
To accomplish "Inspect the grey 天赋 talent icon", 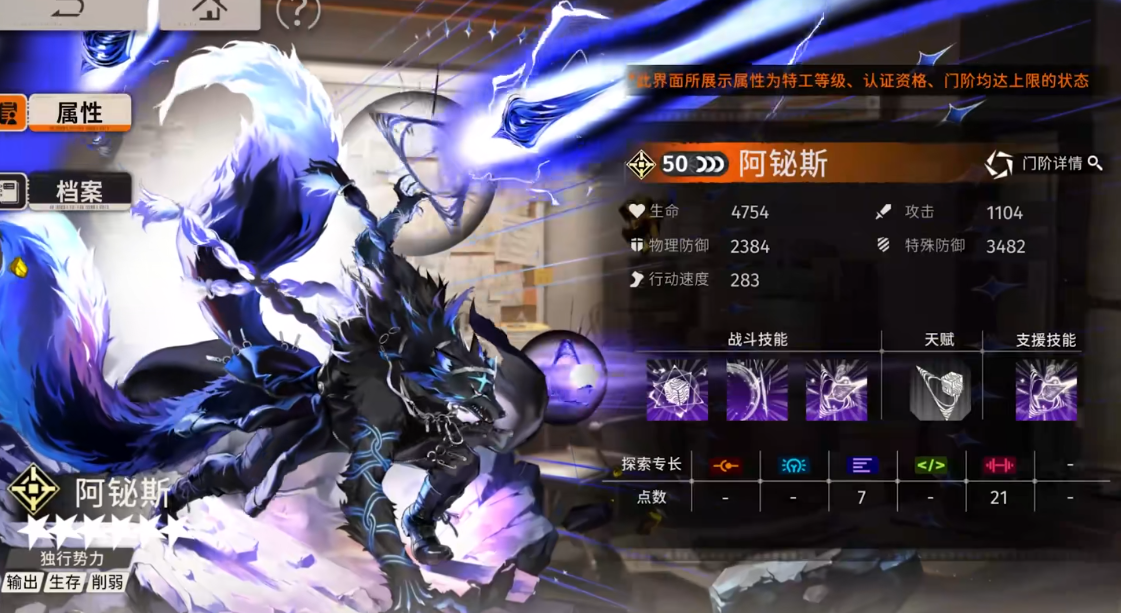I will point(940,390).
